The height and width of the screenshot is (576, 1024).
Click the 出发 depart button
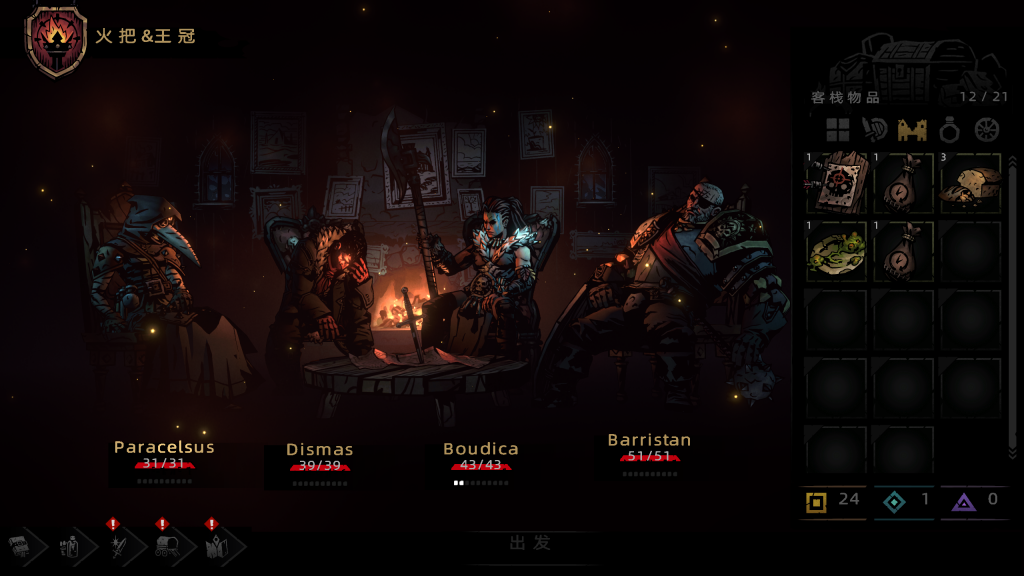[530, 544]
